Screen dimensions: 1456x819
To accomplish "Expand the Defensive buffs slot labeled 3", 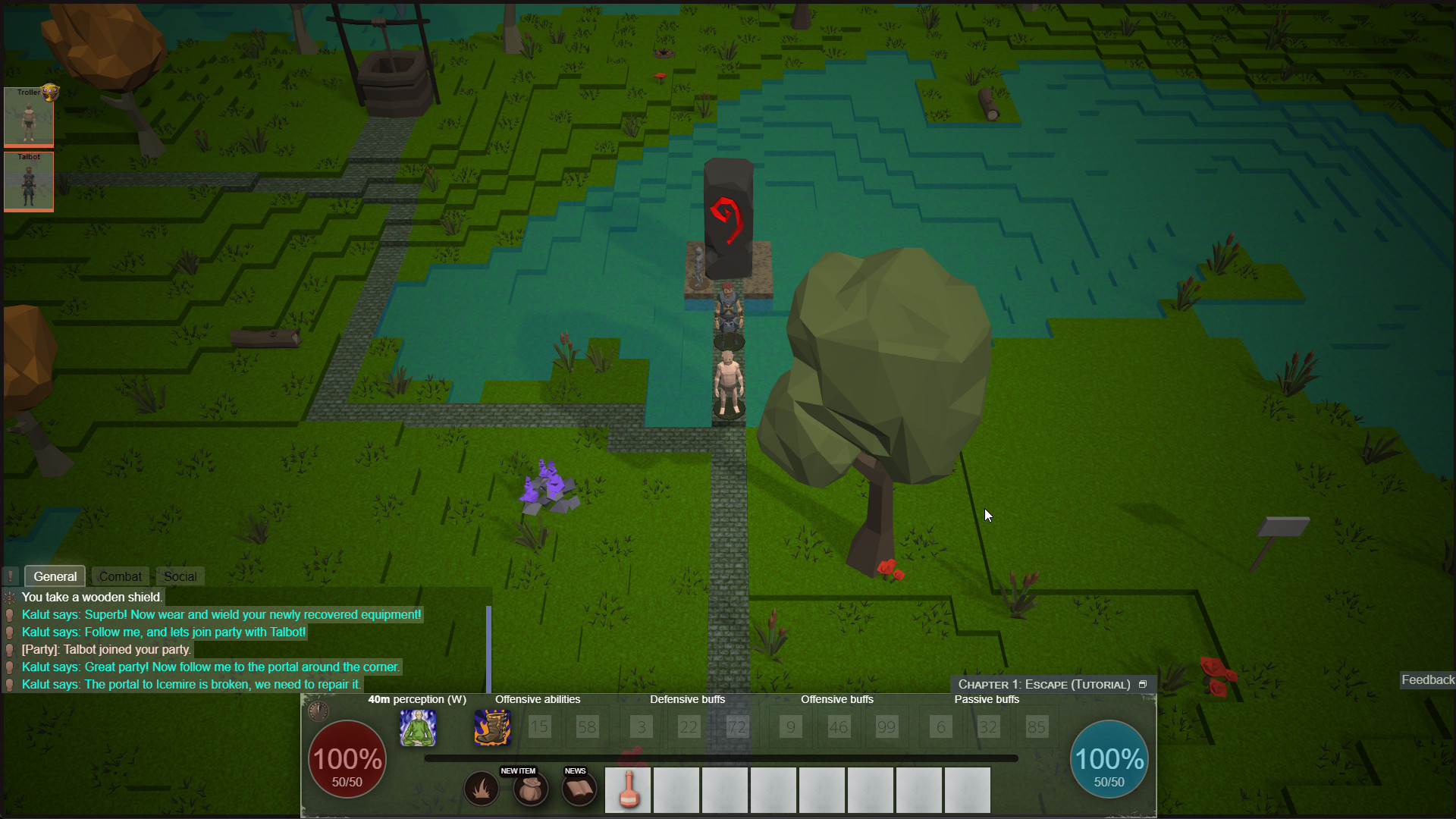I will pos(641,726).
